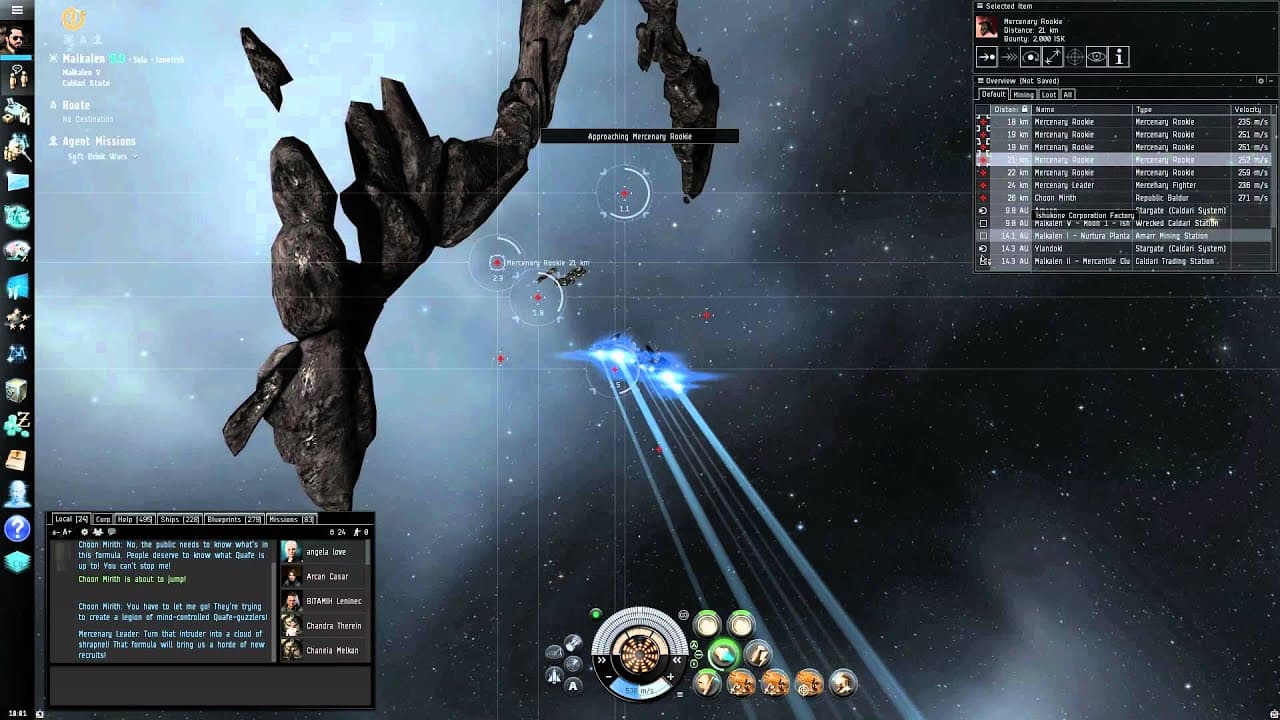Image resolution: width=1280 pixels, height=720 pixels.
Task: Show info on the selected Mercenary Rookie
Action: coord(1119,57)
